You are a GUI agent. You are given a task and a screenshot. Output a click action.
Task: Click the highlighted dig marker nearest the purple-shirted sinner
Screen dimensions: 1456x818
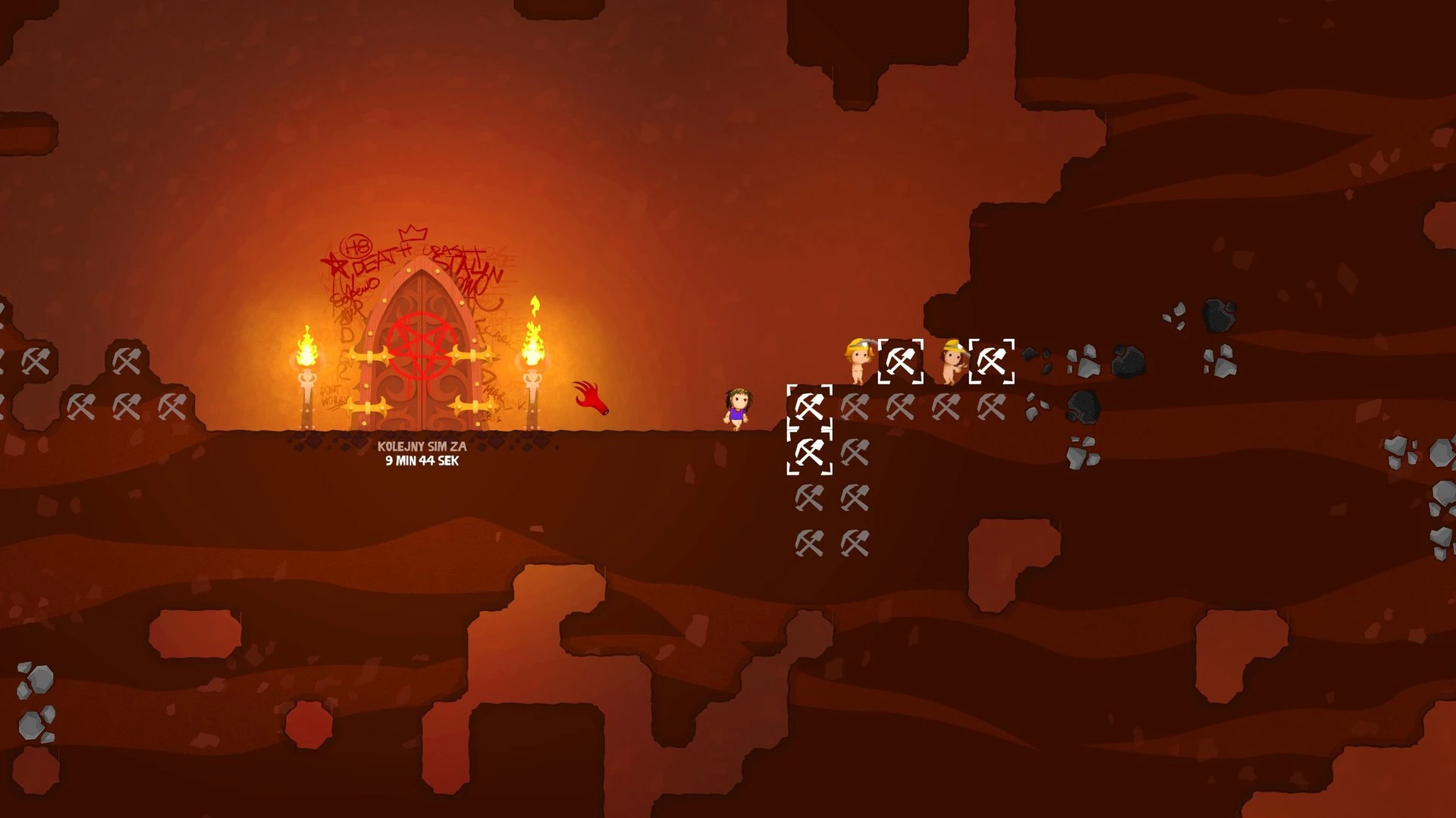click(x=809, y=407)
